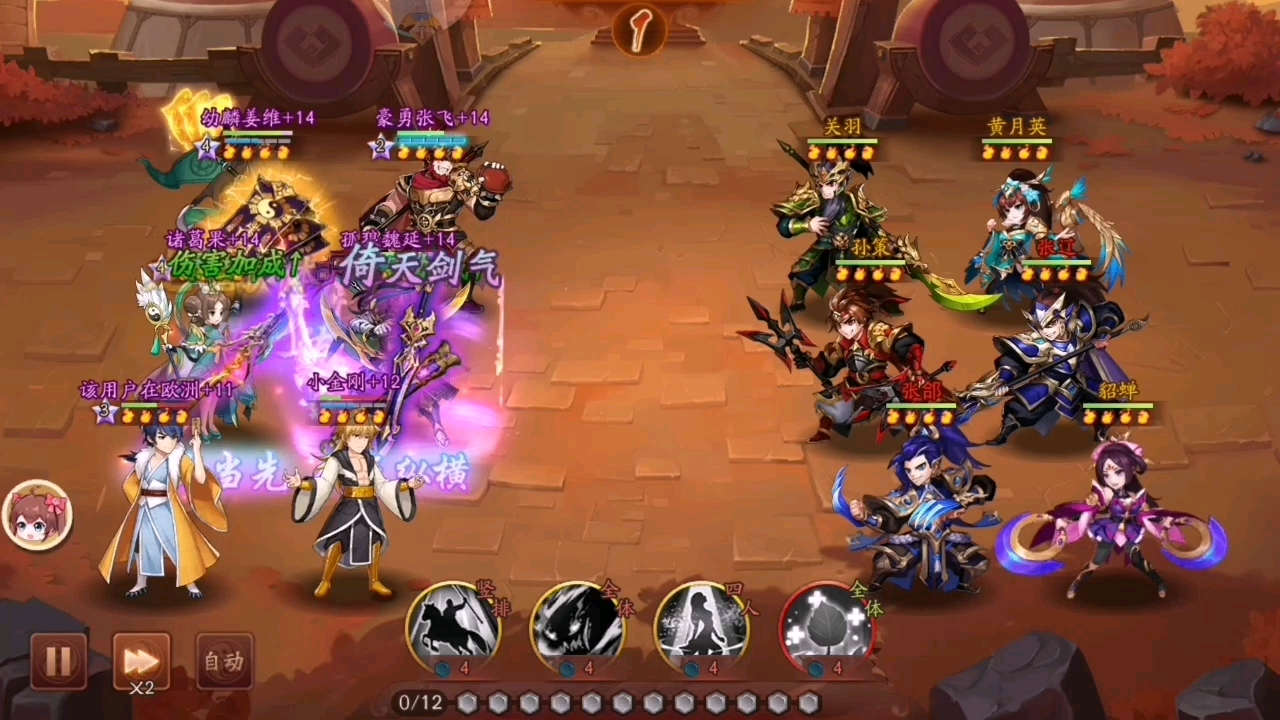Cast the leaf 全体 healing skill

[826, 626]
